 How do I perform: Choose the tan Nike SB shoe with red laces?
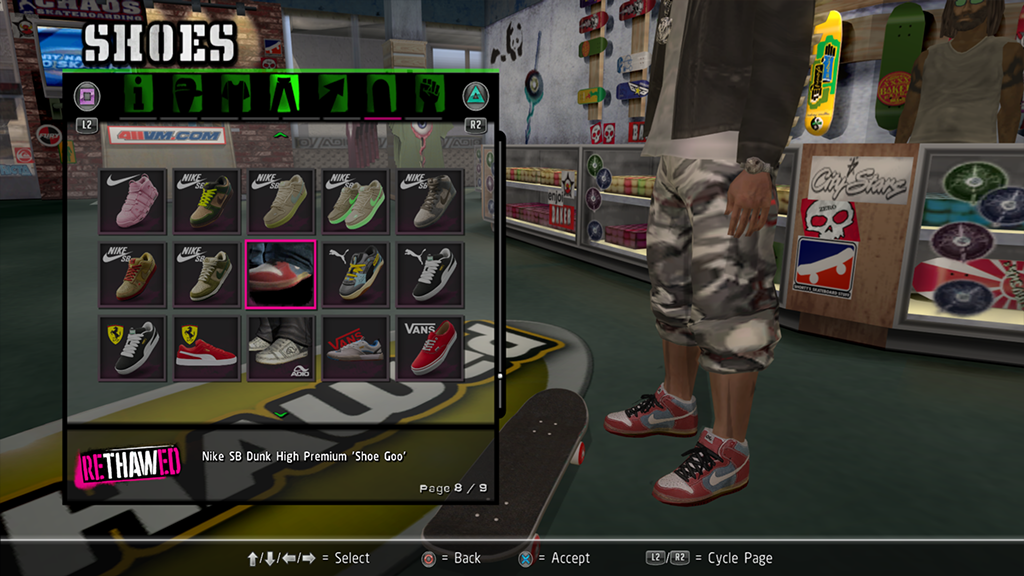(x=136, y=273)
